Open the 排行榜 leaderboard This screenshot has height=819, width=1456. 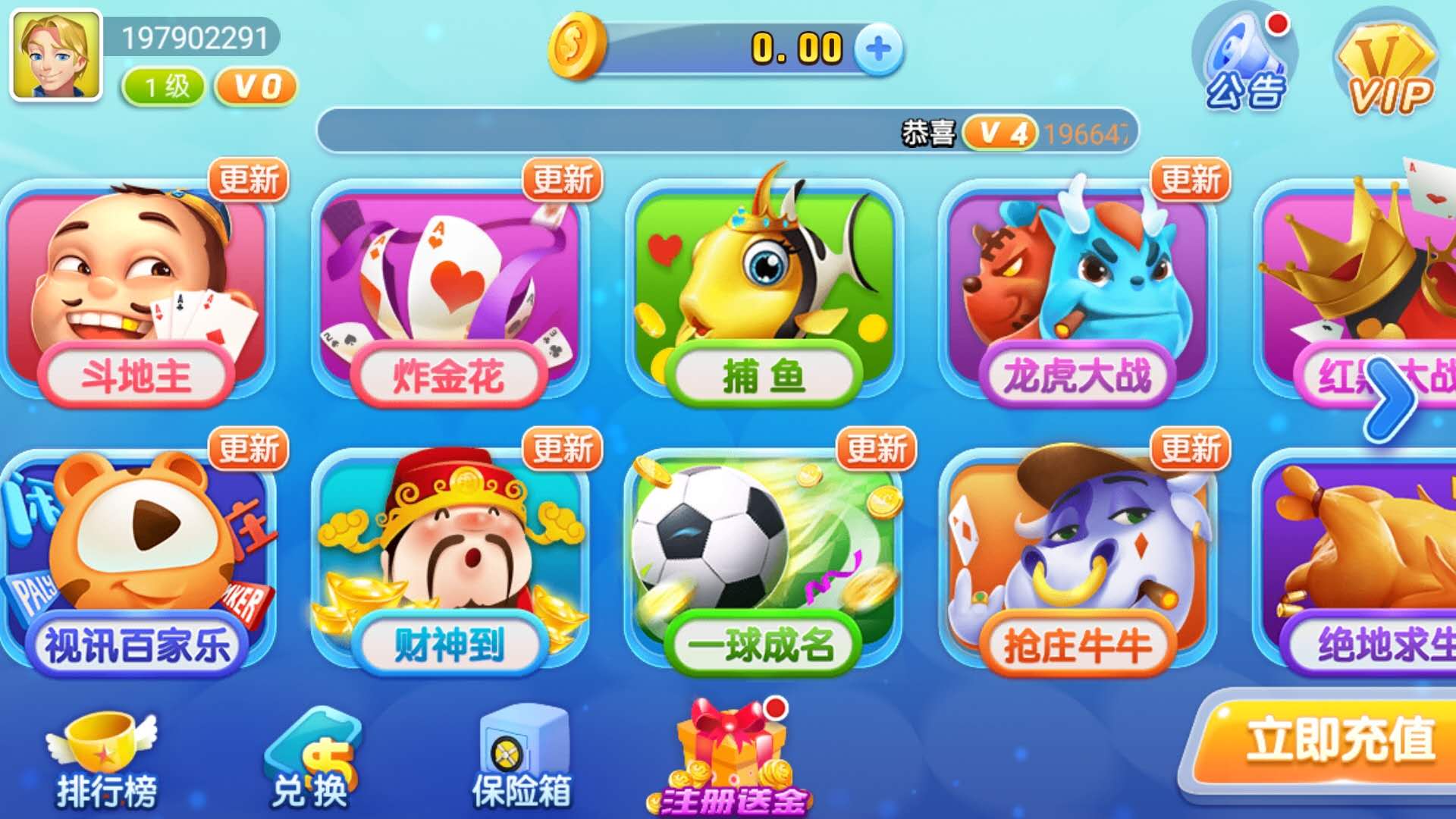pyautogui.click(x=105, y=762)
